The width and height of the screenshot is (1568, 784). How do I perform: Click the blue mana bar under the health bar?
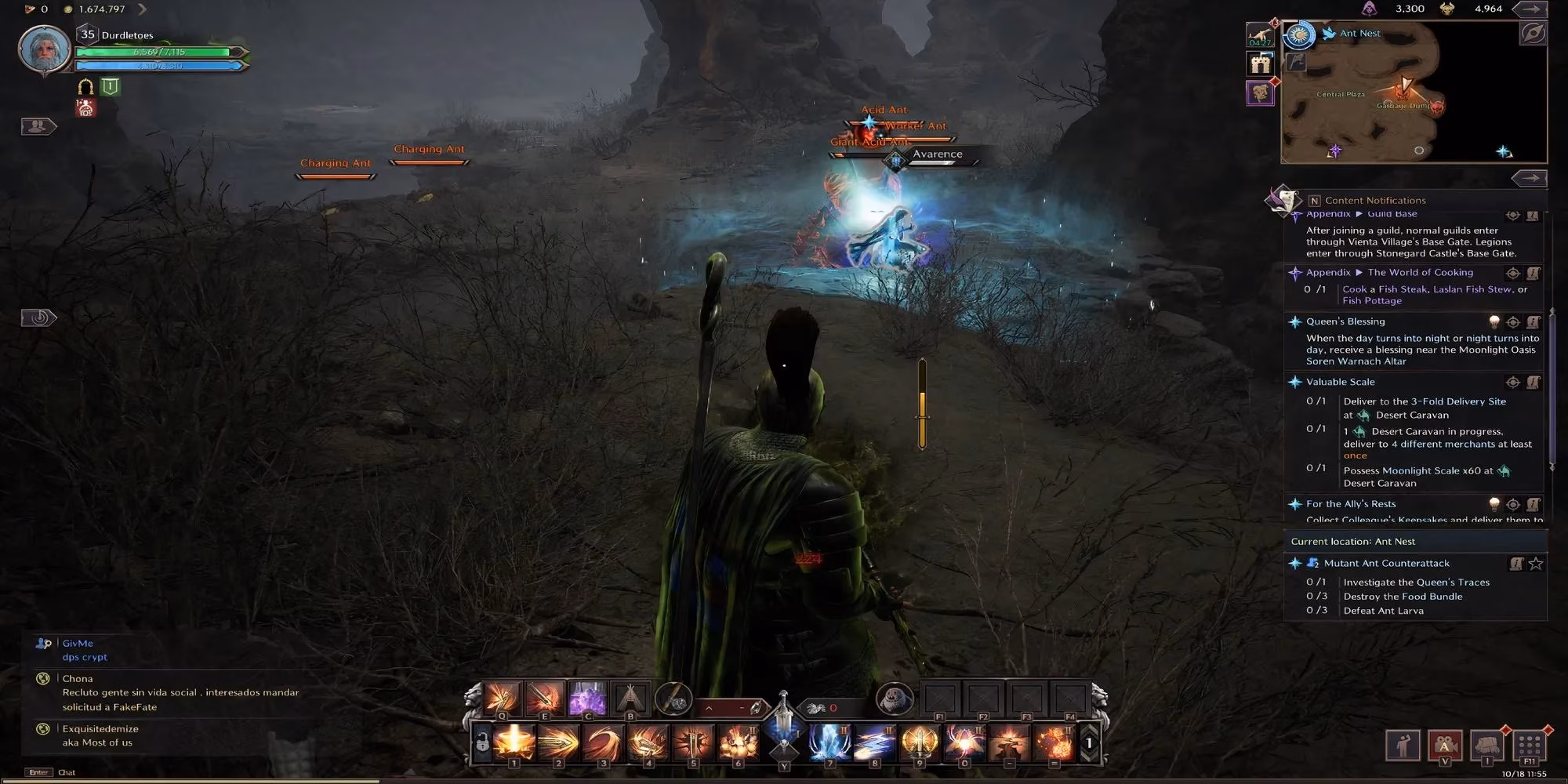pyautogui.click(x=161, y=66)
